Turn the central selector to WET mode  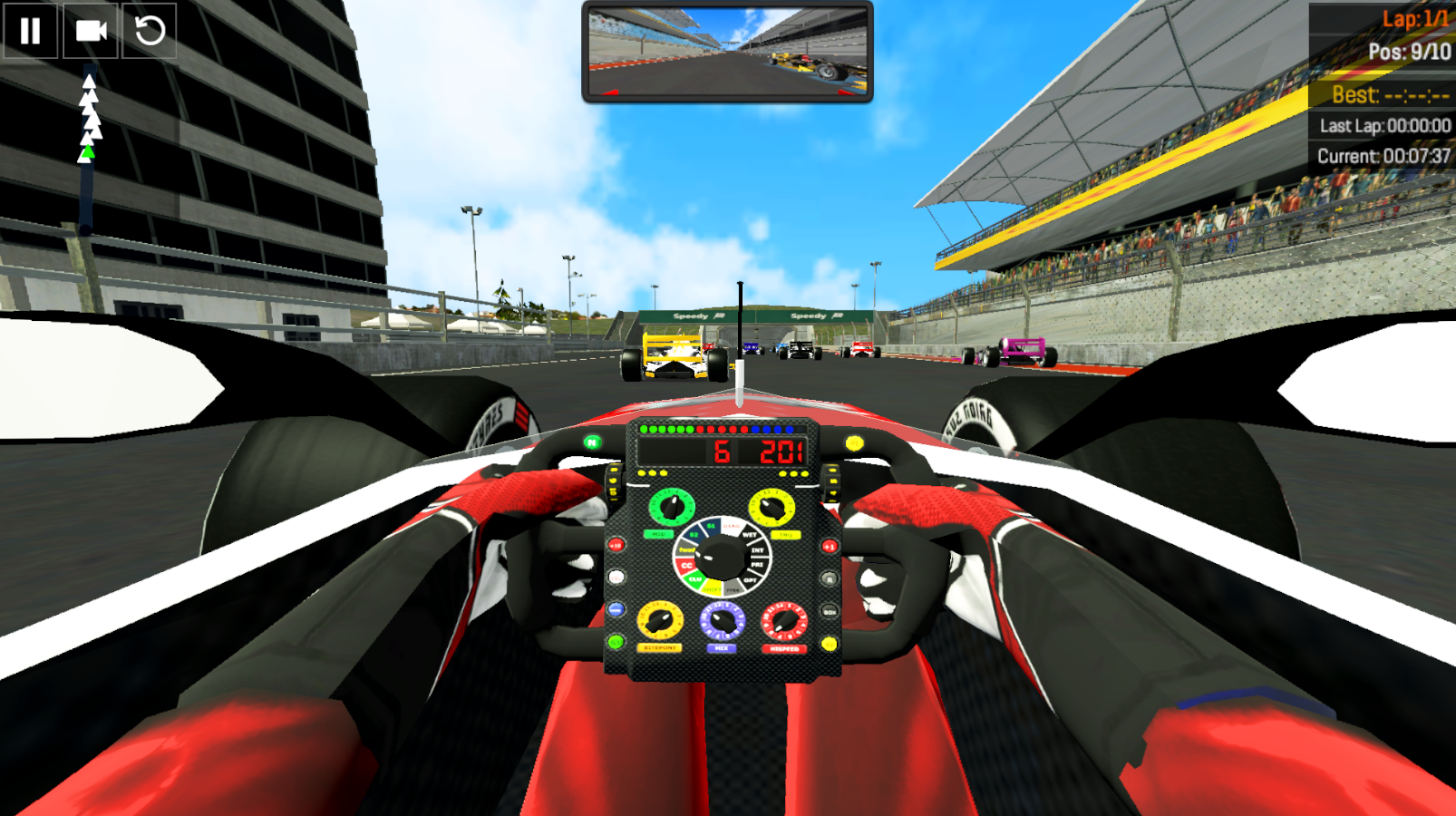[750, 535]
